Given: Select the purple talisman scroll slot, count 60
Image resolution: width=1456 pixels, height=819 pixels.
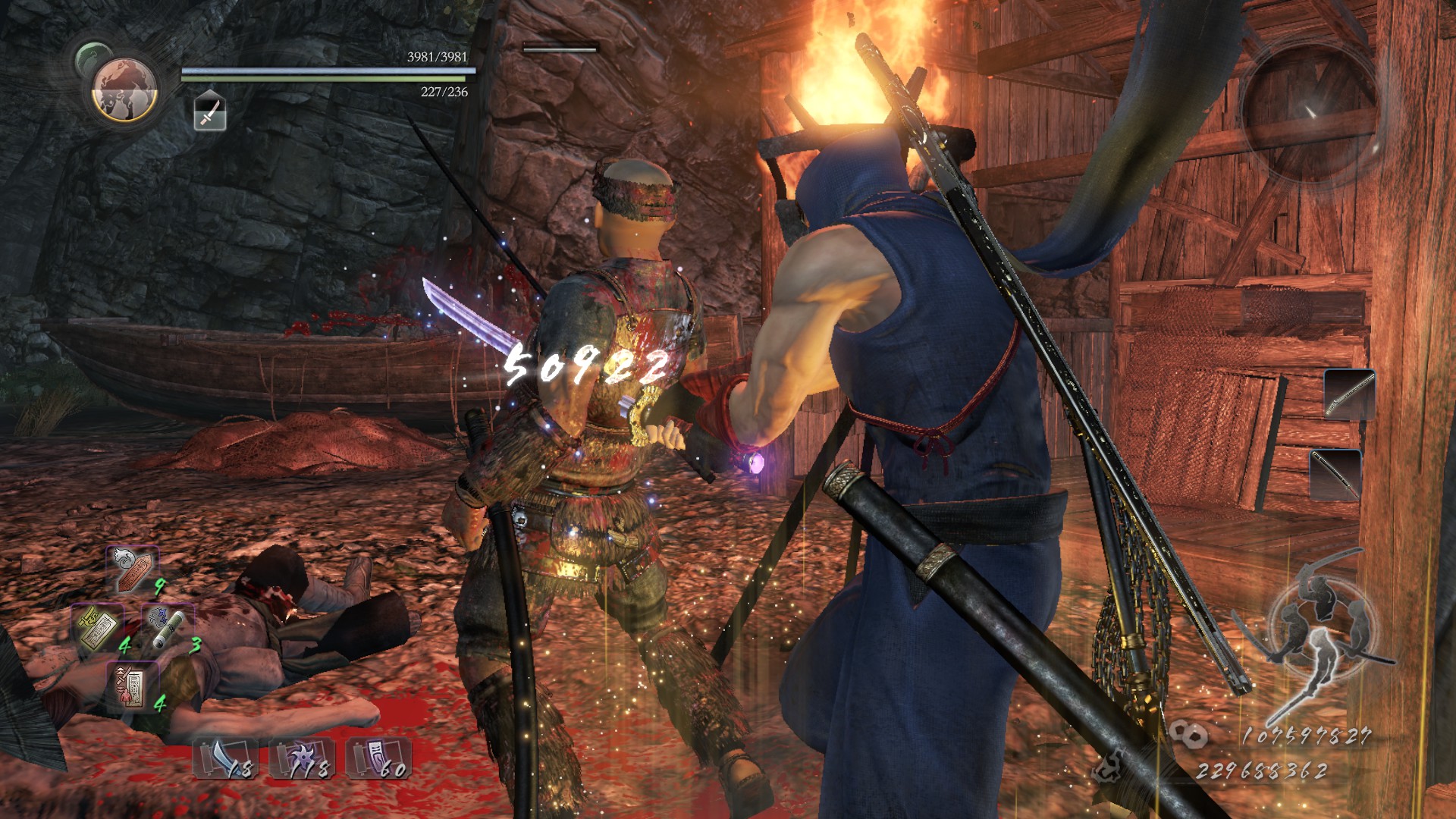Looking at the screenshot, I should click(378, 758).
